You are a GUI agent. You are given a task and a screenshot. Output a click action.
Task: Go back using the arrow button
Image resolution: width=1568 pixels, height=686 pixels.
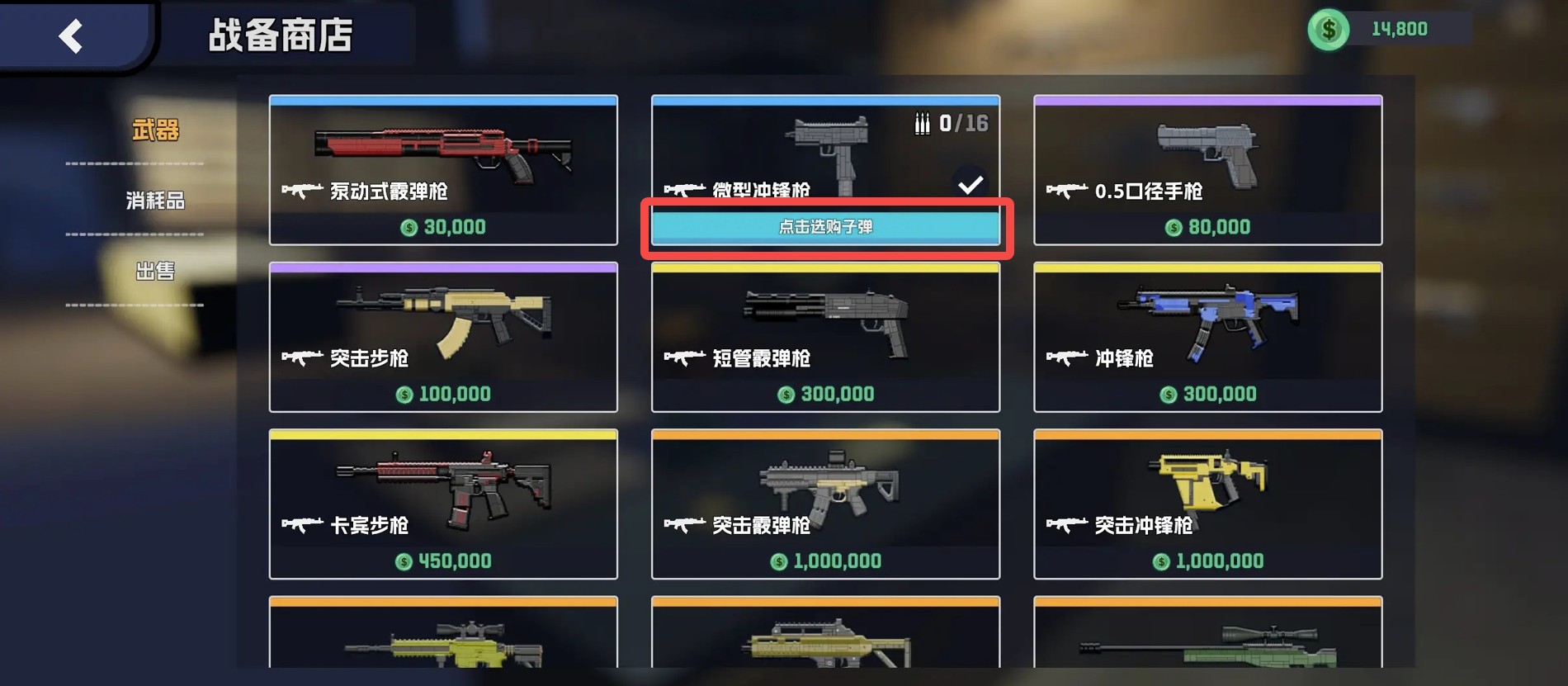[72, 36]
